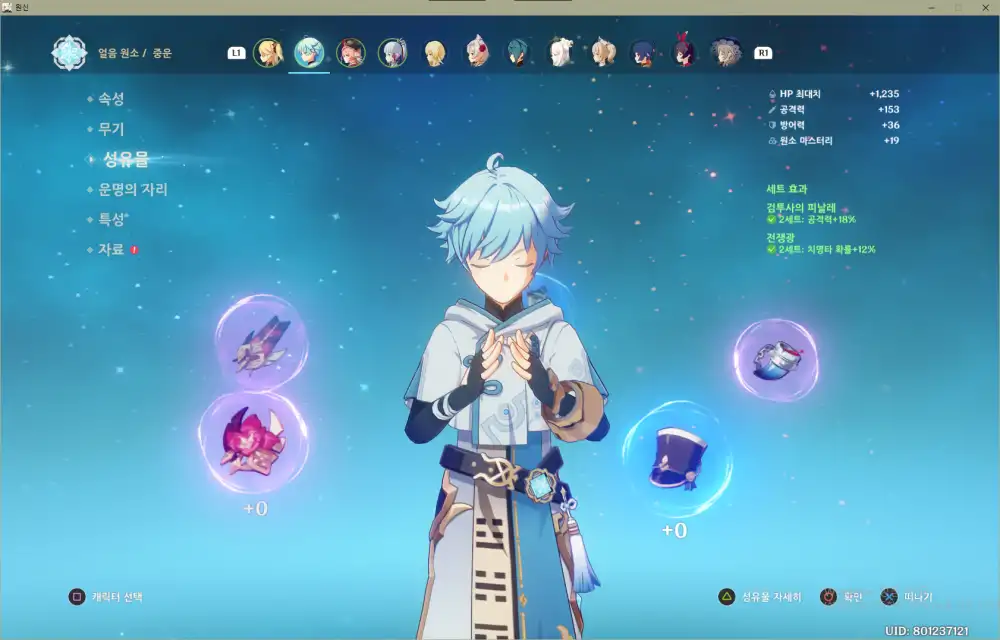Select the 성유물 artifacts menu entry
Image resolution: width=1000 pixels, height=640 pixels.
125,159
